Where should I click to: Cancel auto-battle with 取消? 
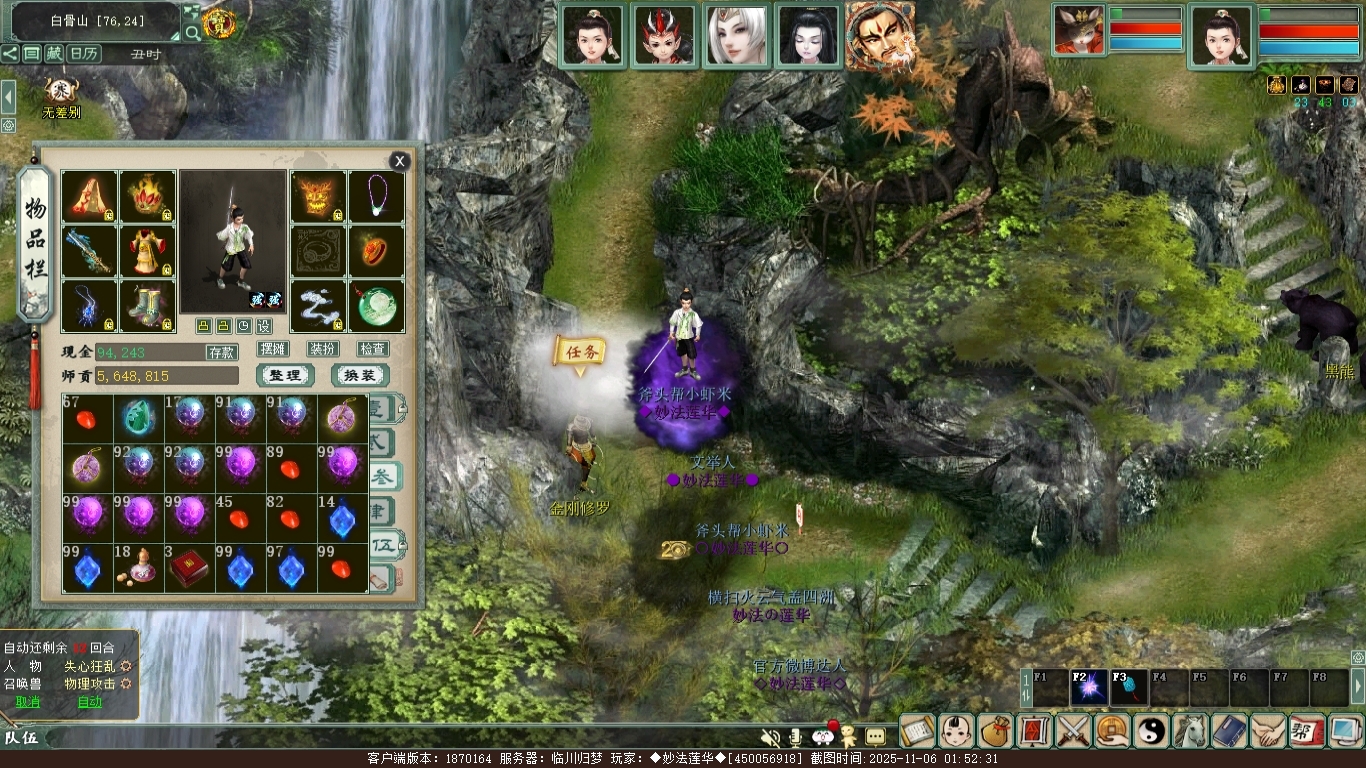click(x=28, y=702)
